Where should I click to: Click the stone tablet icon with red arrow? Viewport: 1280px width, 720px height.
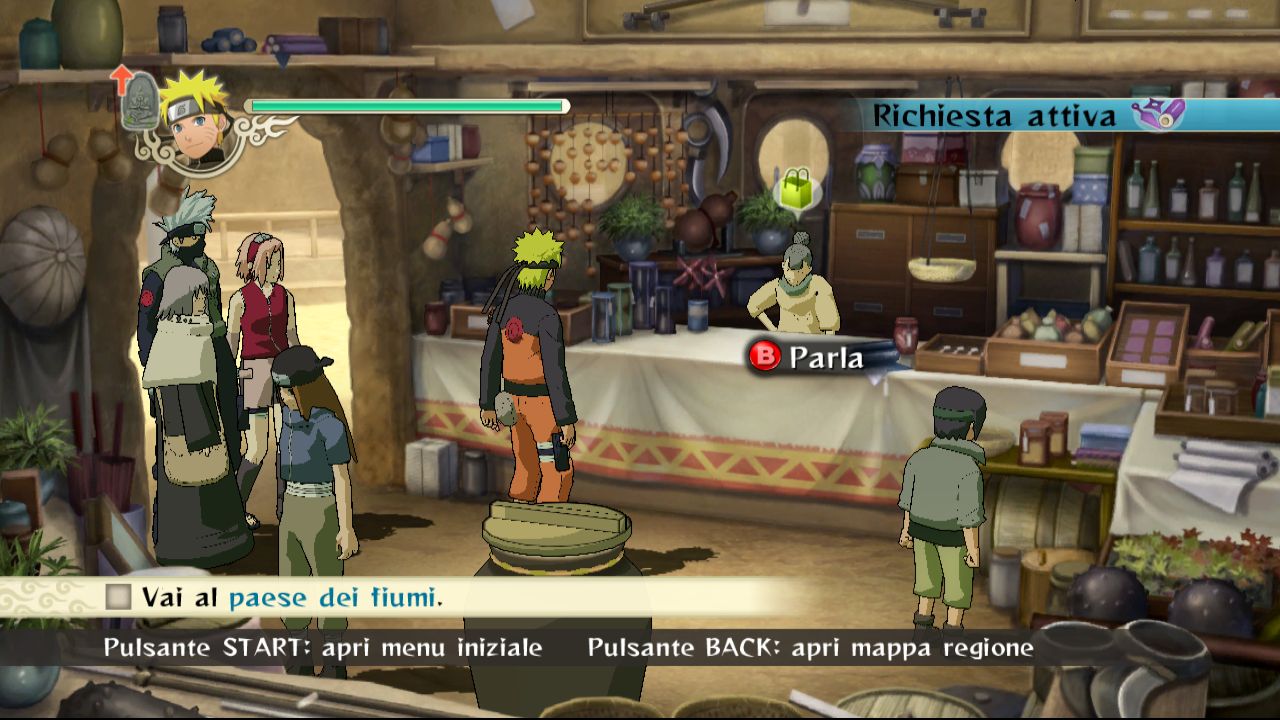[x=138, y=99]
